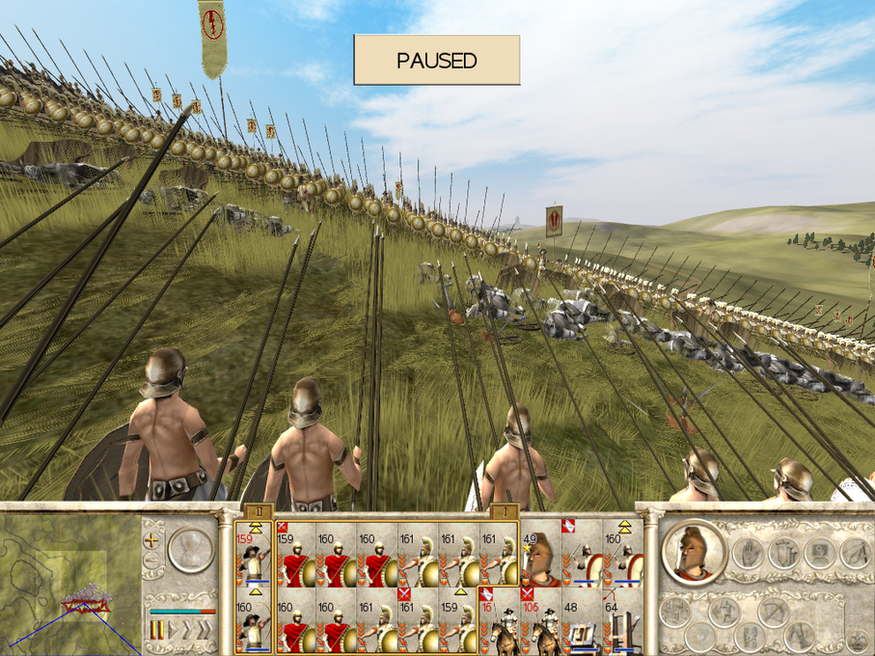This screenshot has height=656, width=875.
Task: Click the raised hand halt order button
Action: pos(746,552)
